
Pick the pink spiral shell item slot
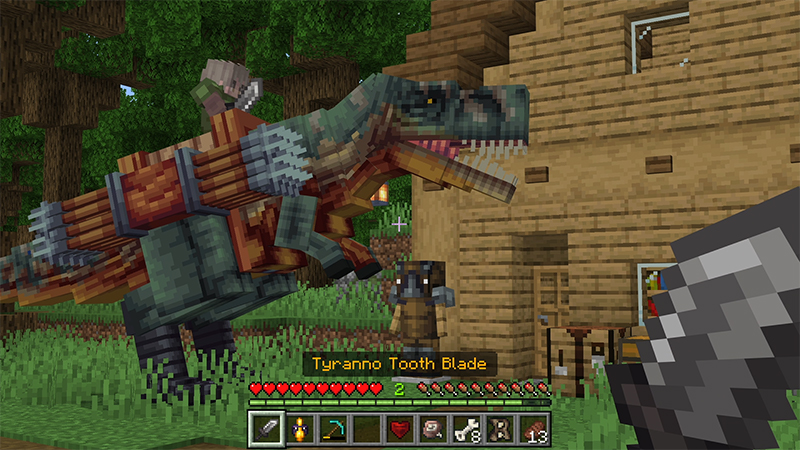434,428
